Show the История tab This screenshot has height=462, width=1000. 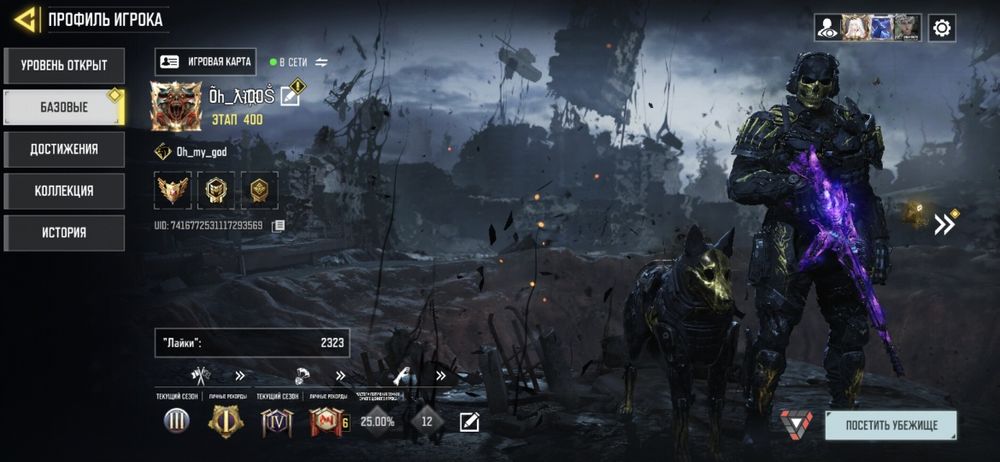click(x=64, y=233)
